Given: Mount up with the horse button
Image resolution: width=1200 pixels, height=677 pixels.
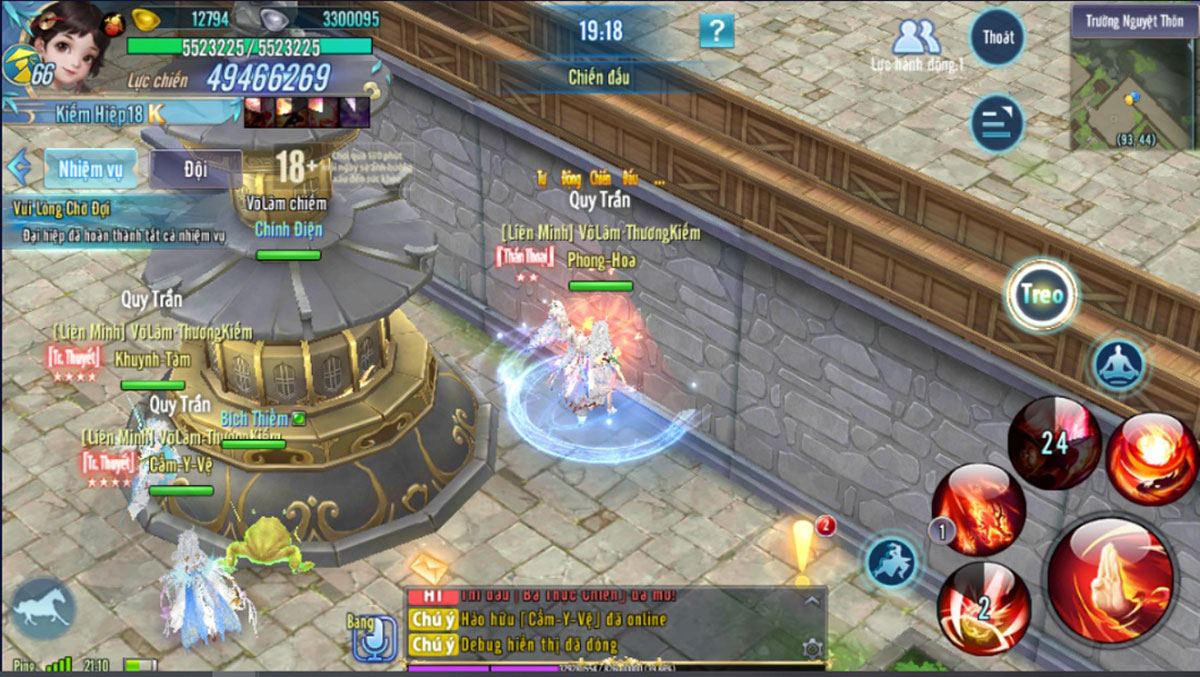Looking at the screenshot, I should tap(43, 608).
